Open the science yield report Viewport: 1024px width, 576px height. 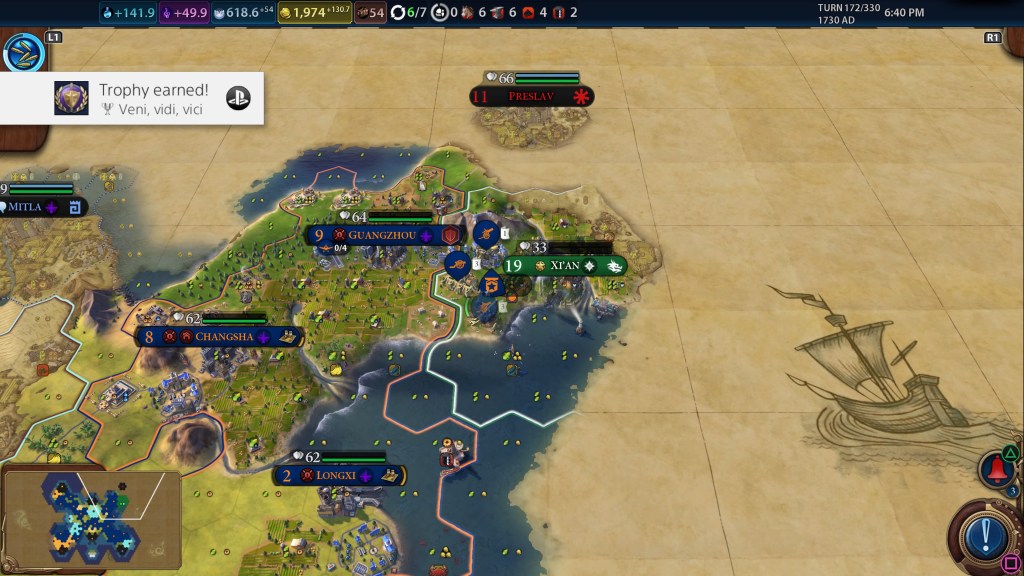128,13
